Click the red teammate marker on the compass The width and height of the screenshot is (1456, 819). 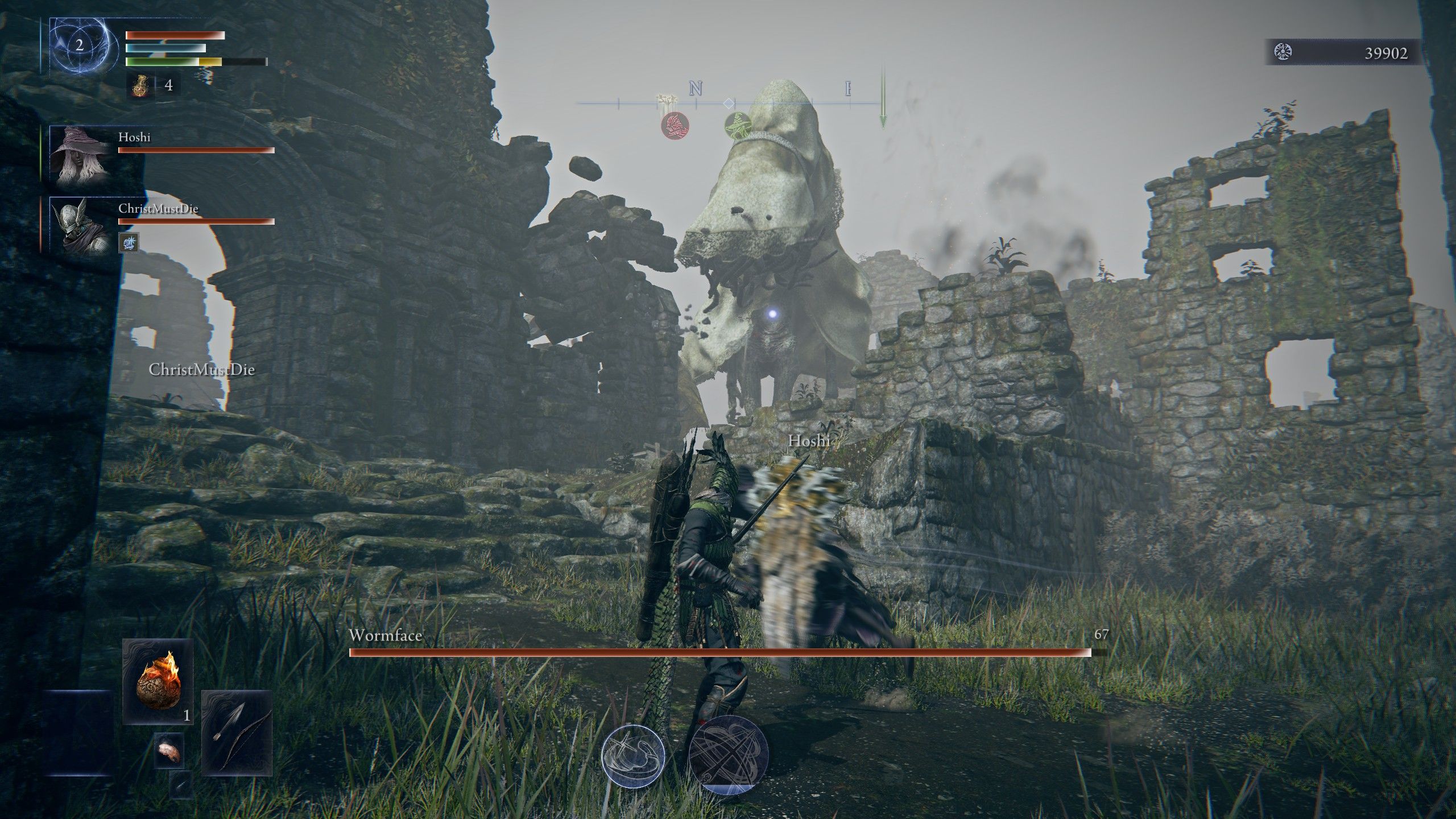(x=675, y=125)
